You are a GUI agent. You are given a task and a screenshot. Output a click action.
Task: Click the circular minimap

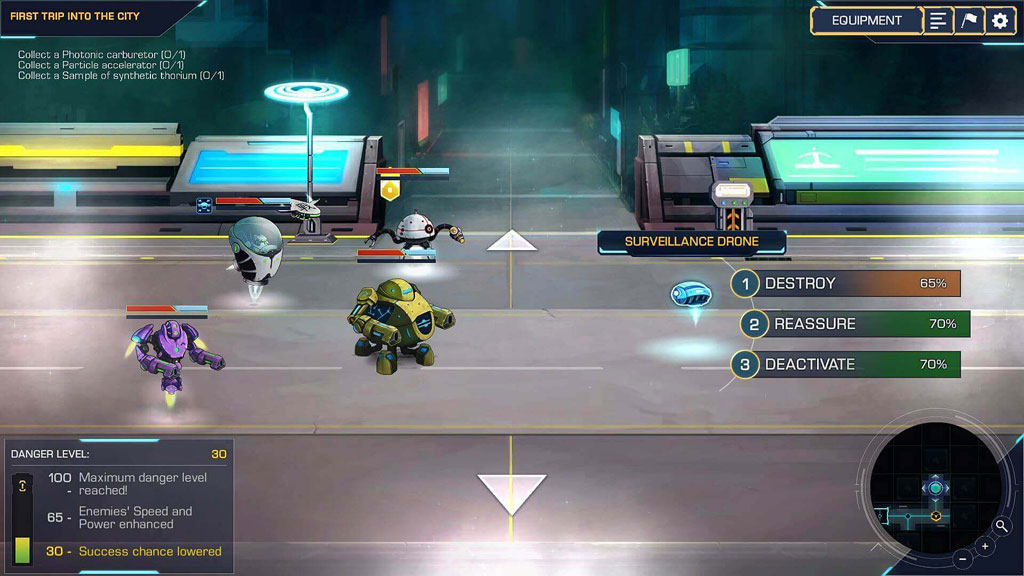pos(932,490)
